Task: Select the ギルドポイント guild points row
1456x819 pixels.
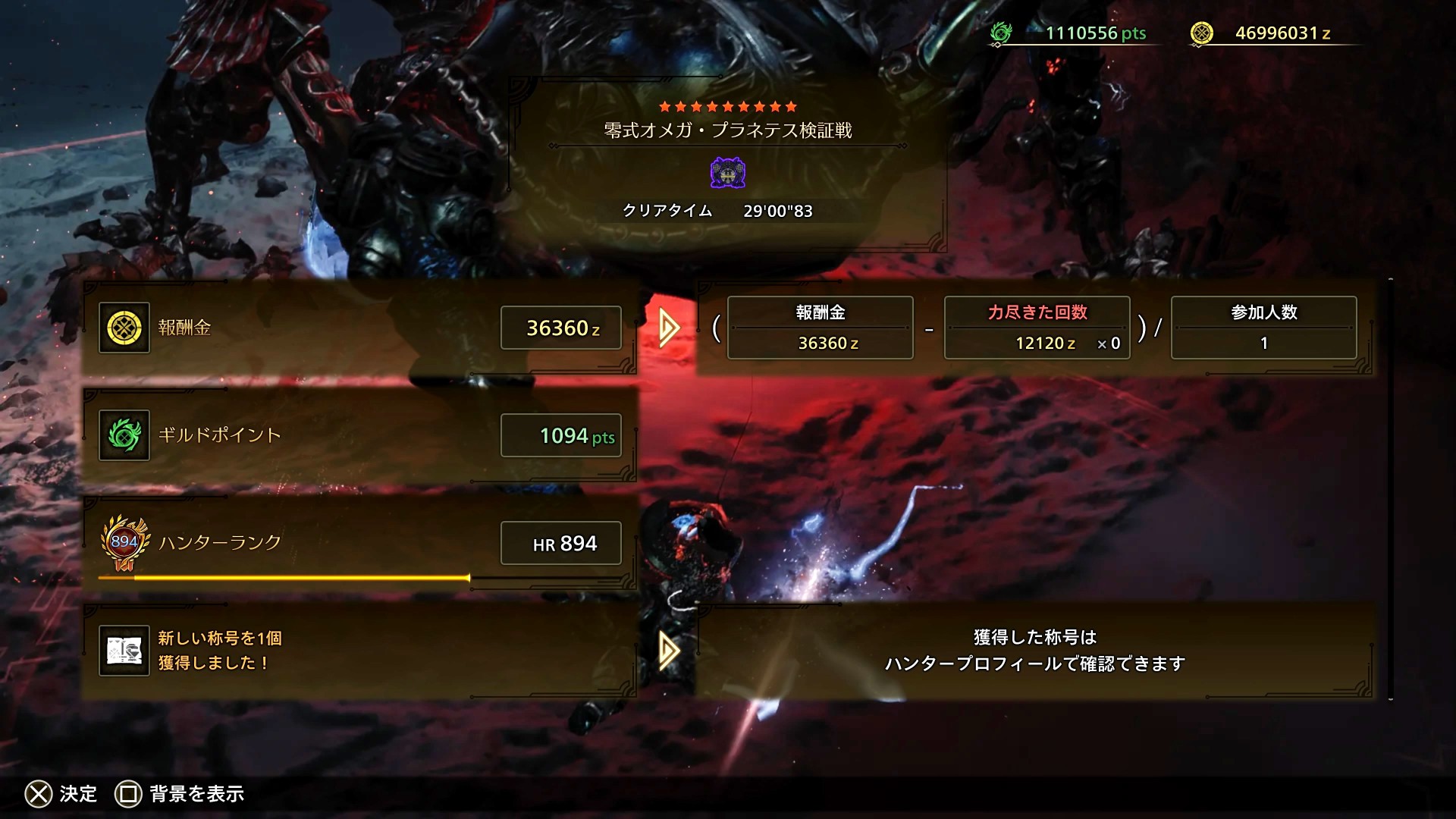Action: (x=359, y=435)
